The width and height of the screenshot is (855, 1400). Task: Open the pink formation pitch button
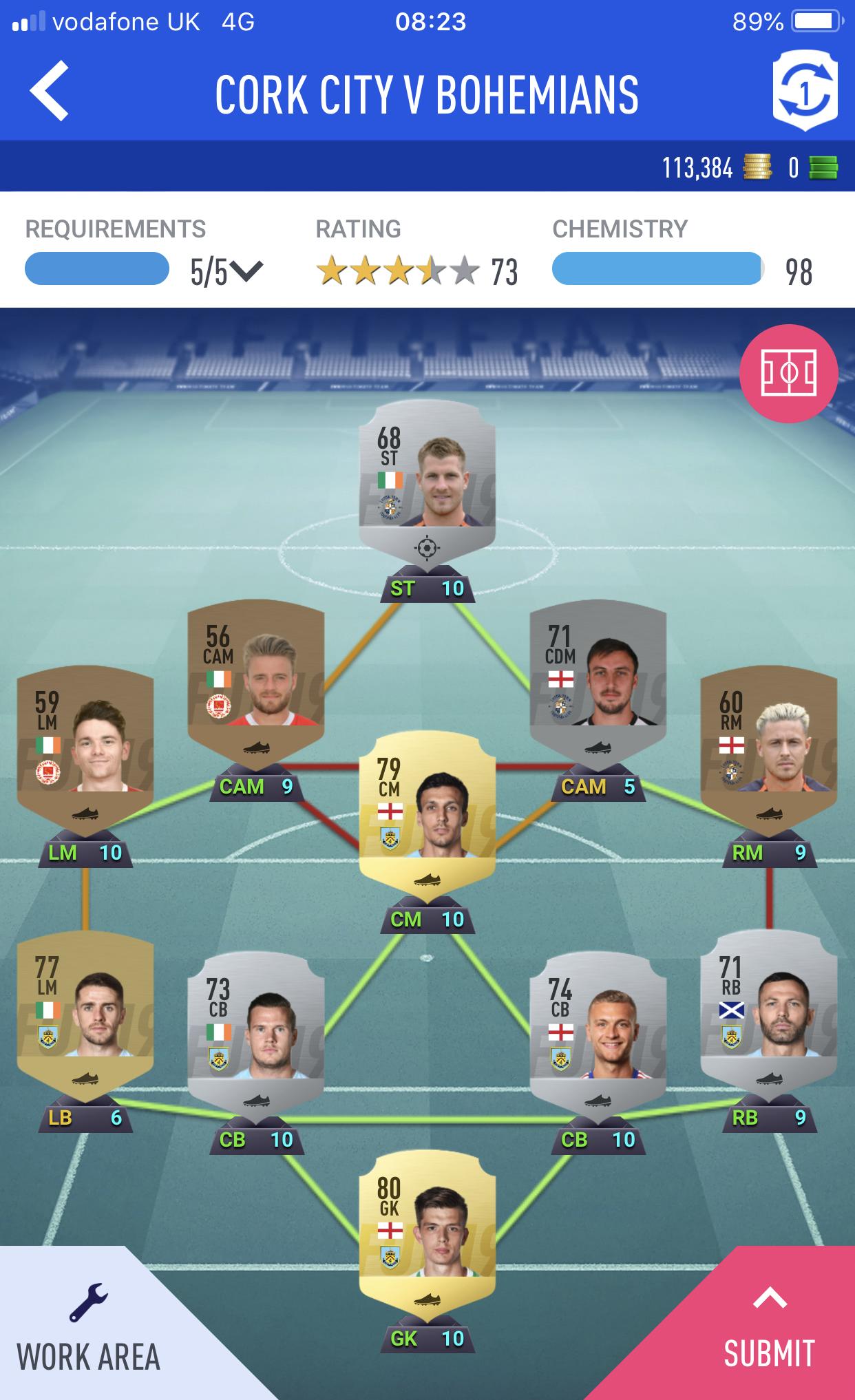point(788,374)
